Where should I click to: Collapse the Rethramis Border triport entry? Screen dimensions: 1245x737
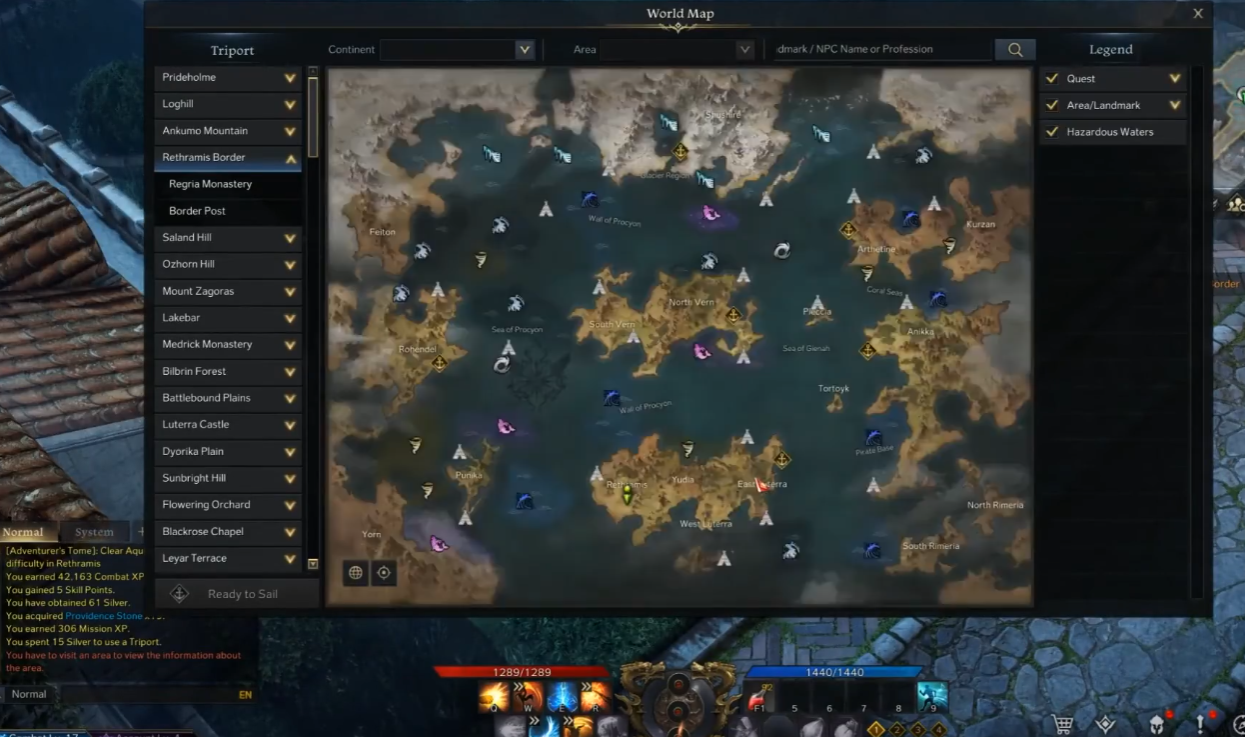290,158
